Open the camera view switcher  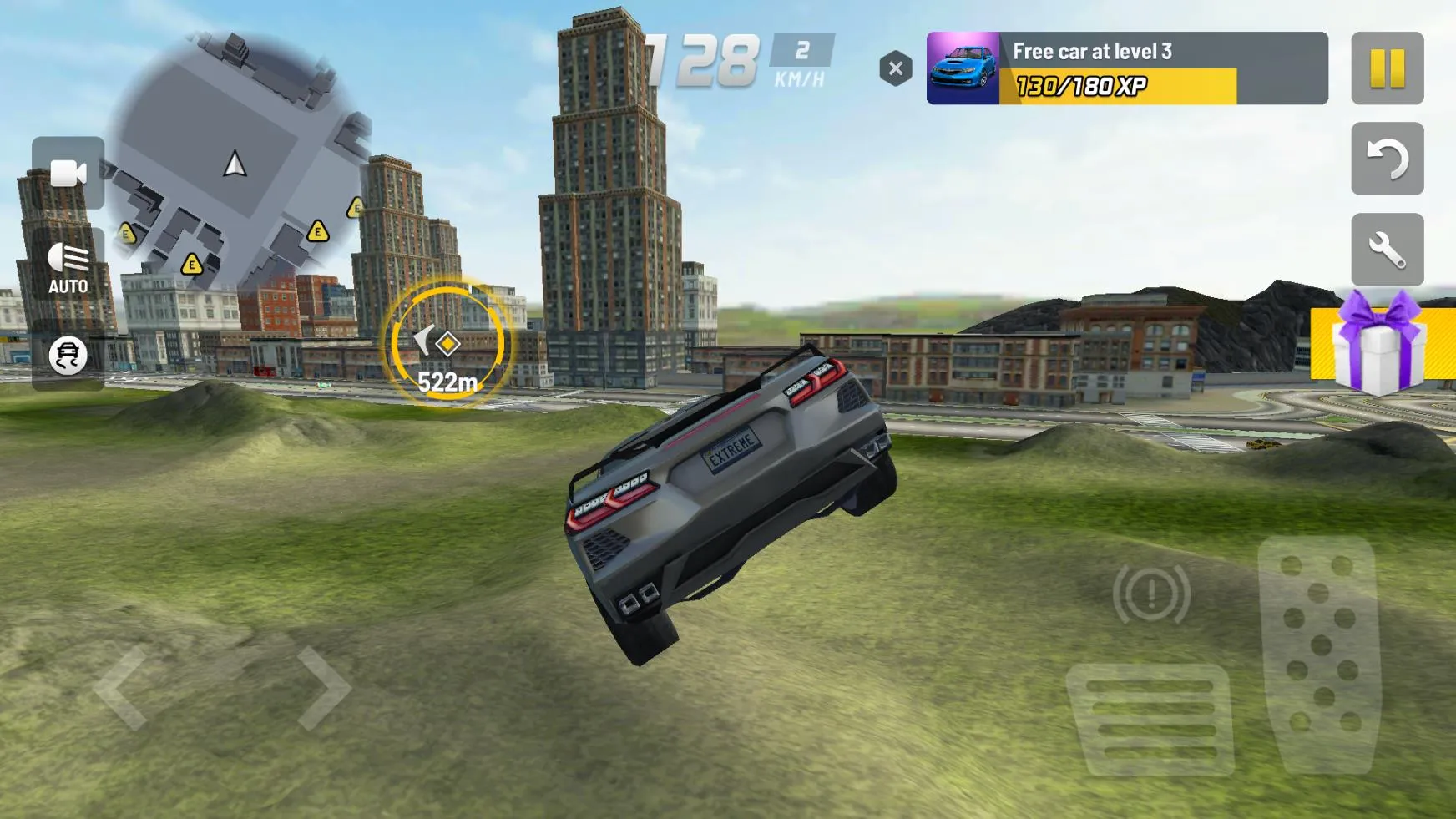(70, 174)
